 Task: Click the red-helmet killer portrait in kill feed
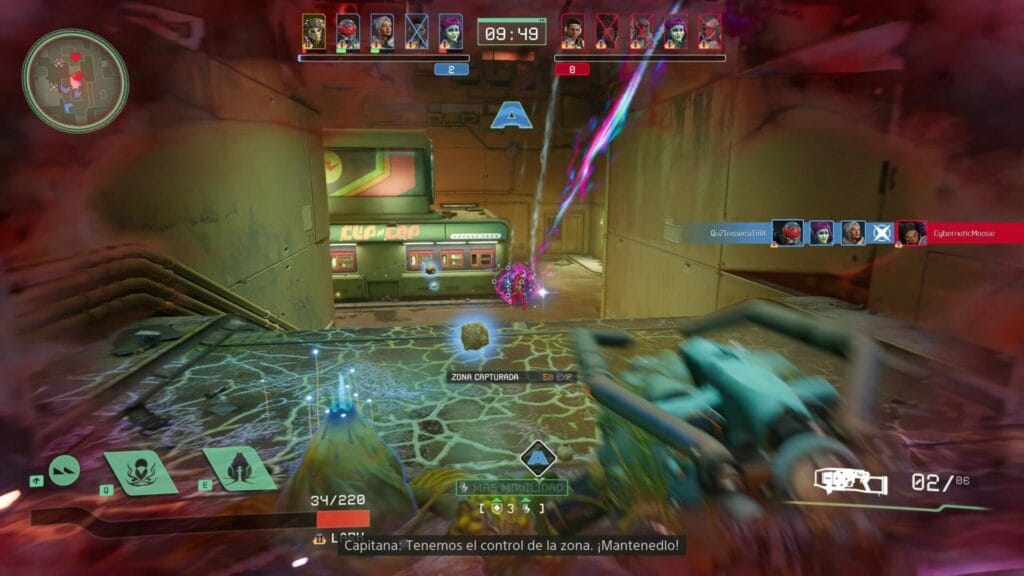(788, 233)
